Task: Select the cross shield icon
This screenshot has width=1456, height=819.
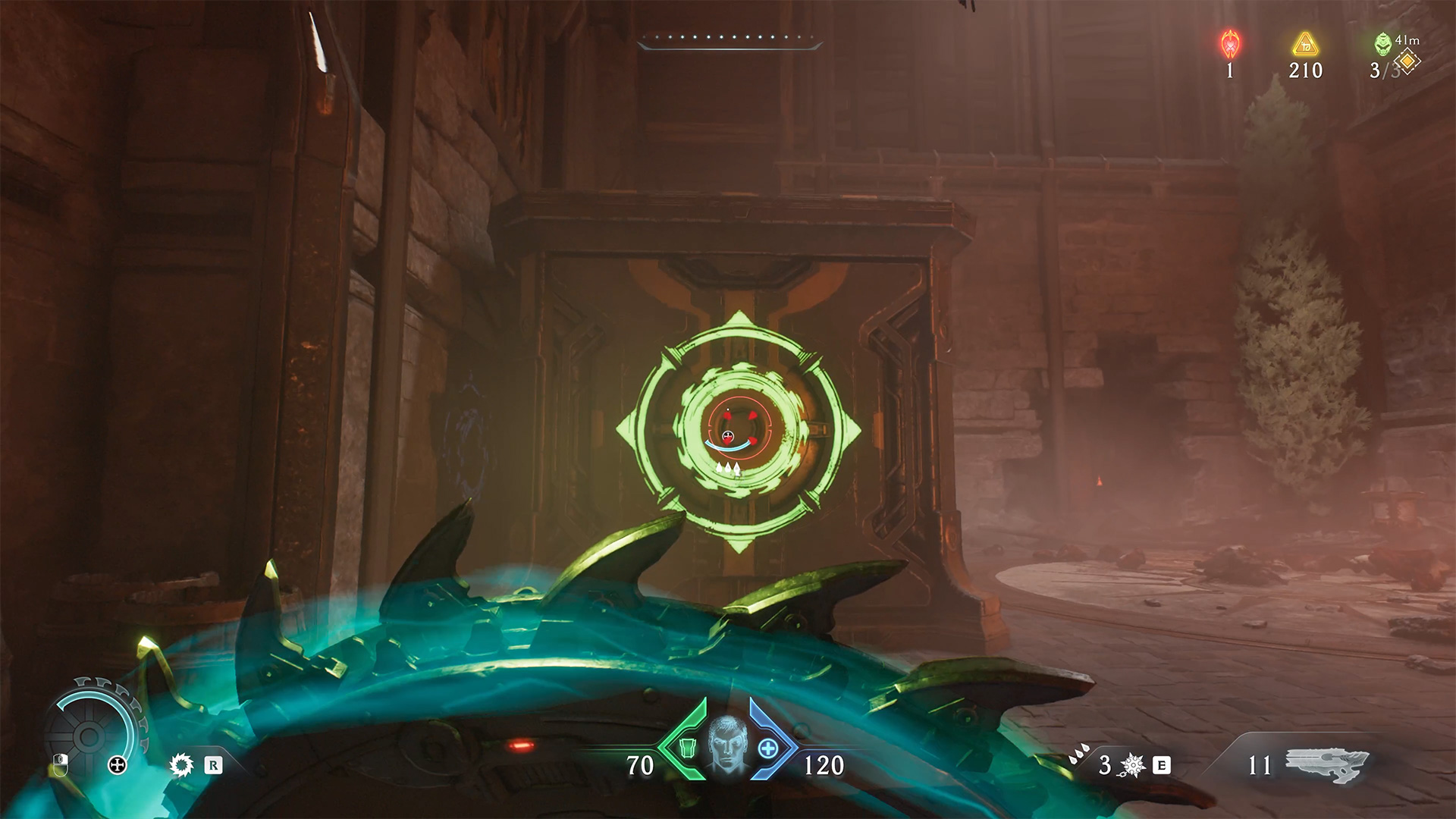Action: (118, 765)
